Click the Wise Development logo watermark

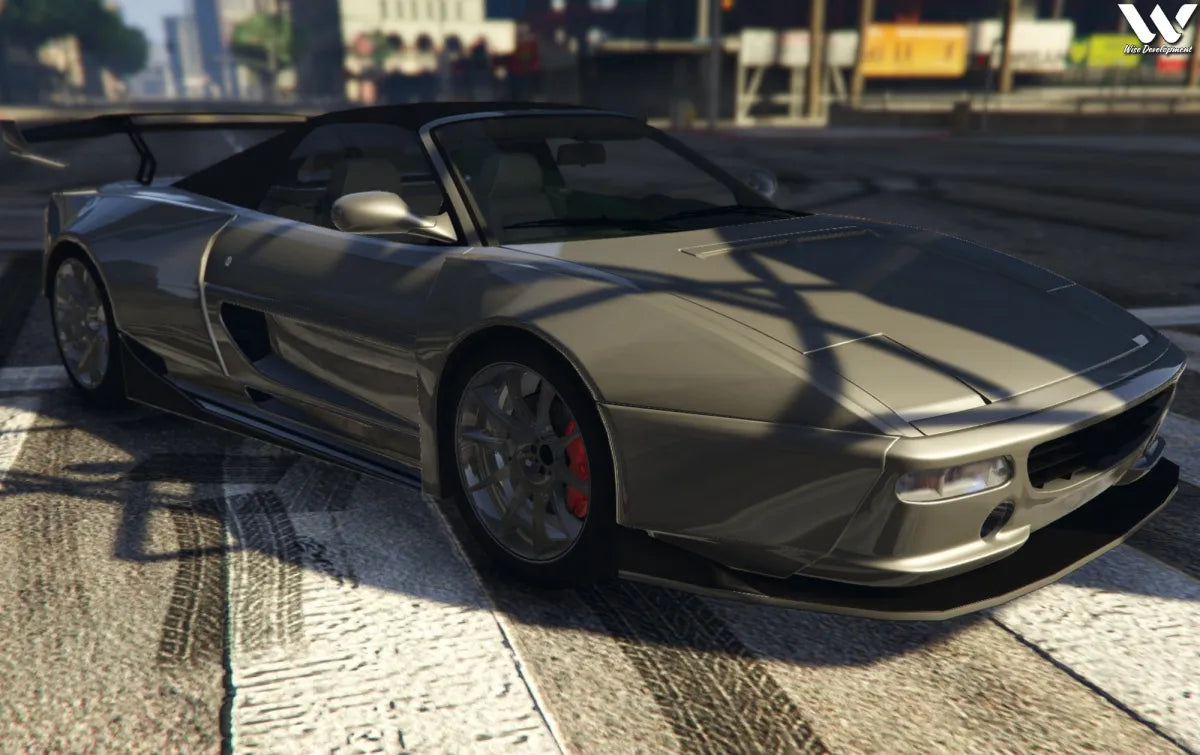(x=1156, y=28)
